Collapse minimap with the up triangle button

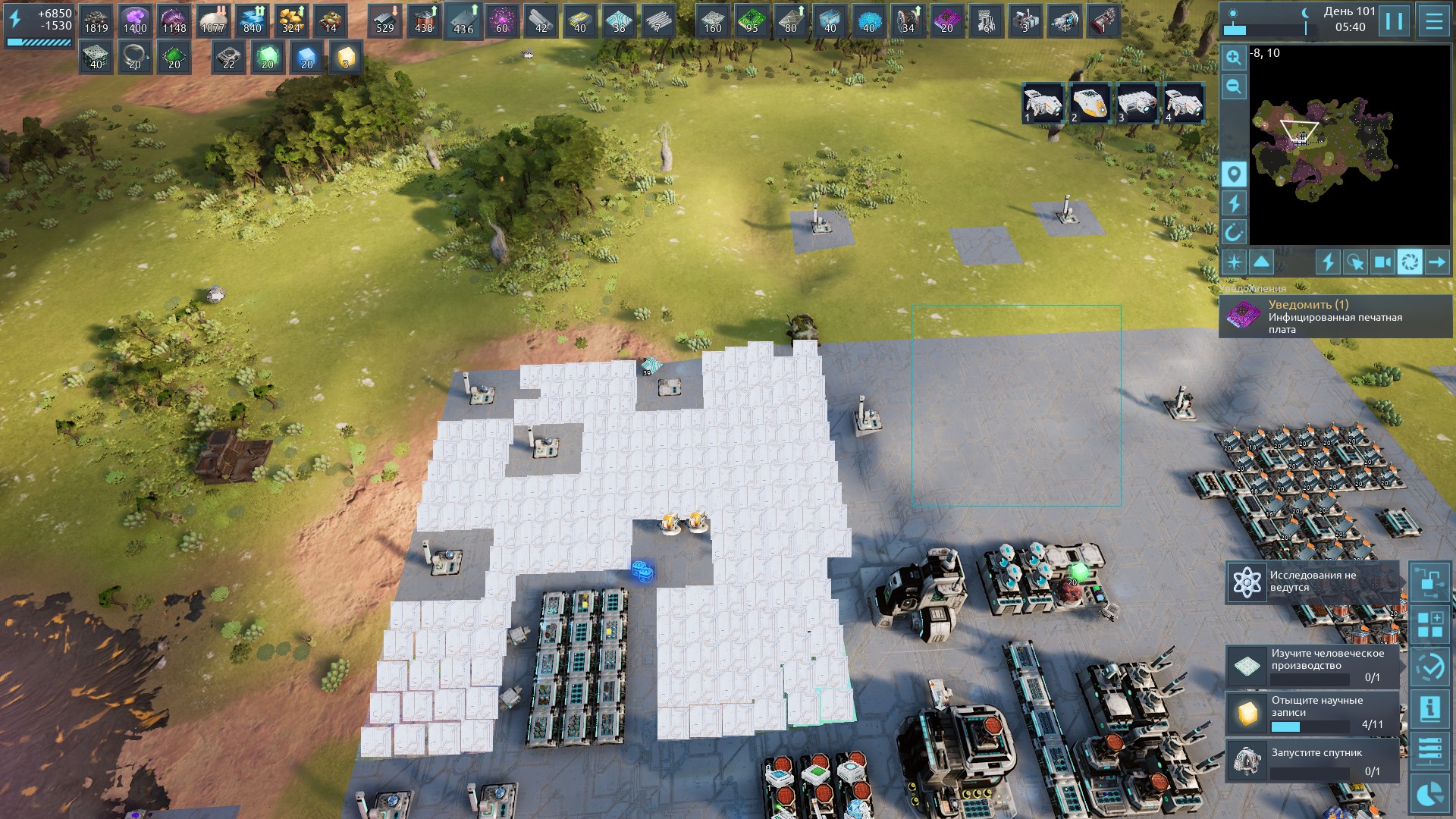pyautogui.click(x=1261, y=262)
